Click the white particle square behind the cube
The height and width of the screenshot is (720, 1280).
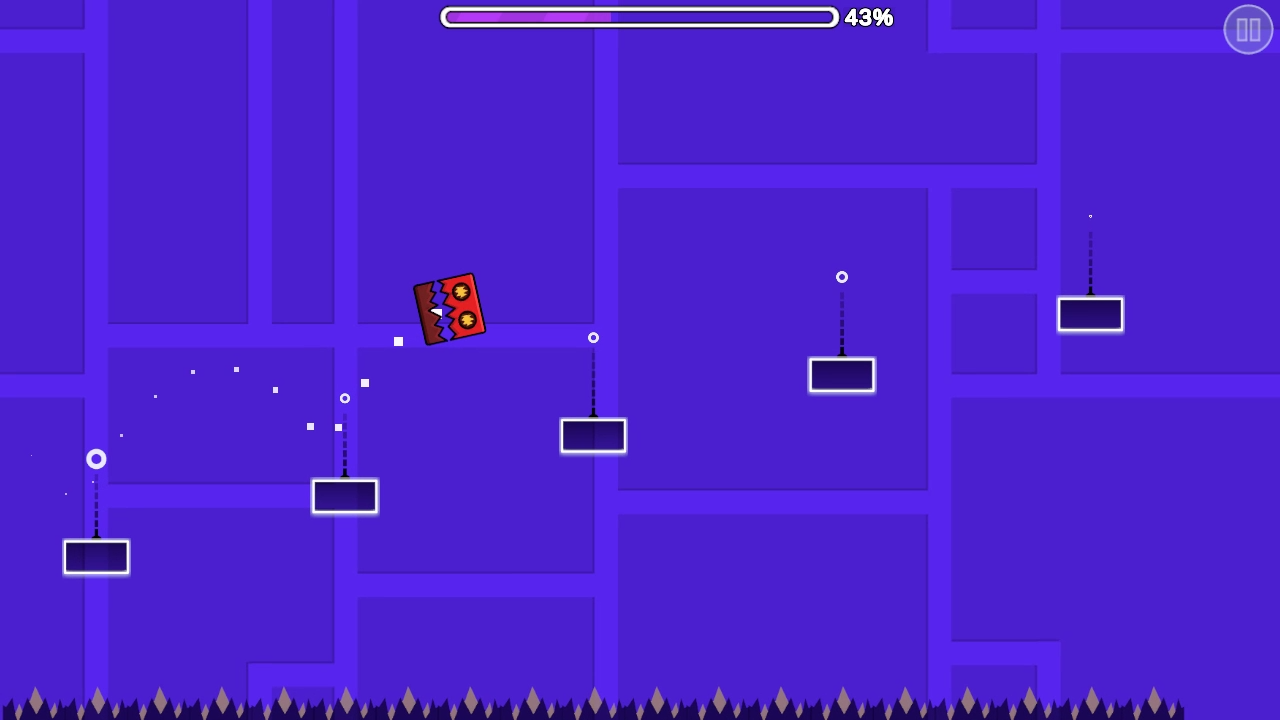point(398,341)
